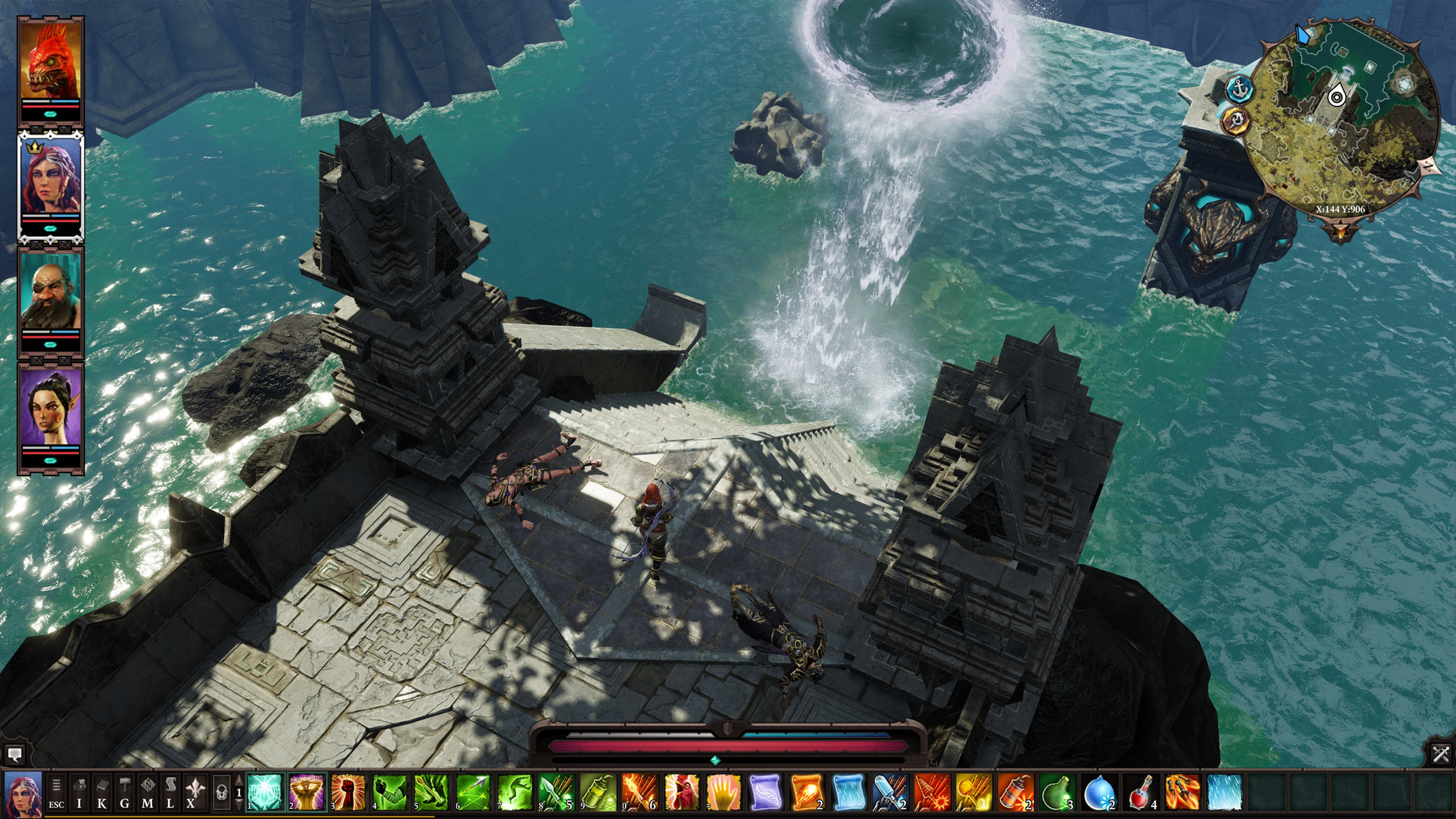1456x819 pixels.
Task: Open the ESC game menu button
Action: (56, 793)
